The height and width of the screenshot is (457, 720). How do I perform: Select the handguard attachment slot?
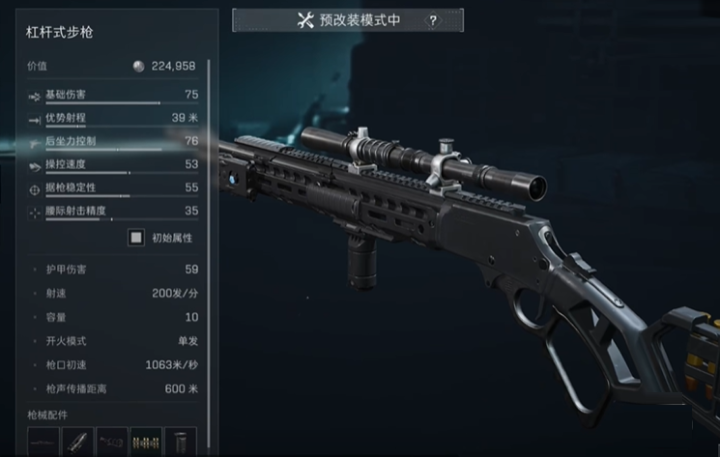pos(78,441)
